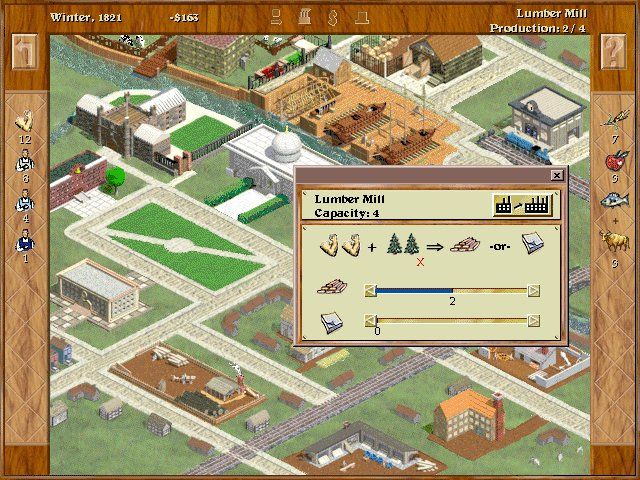Click the lumber production slider bar

tap(452, 291)
